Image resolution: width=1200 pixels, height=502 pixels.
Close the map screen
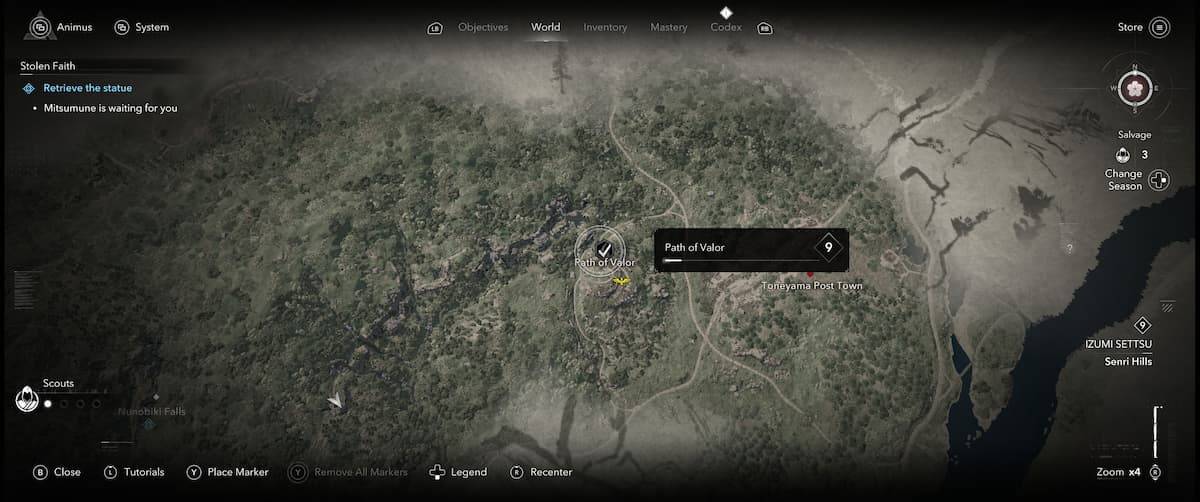point(57,472)
